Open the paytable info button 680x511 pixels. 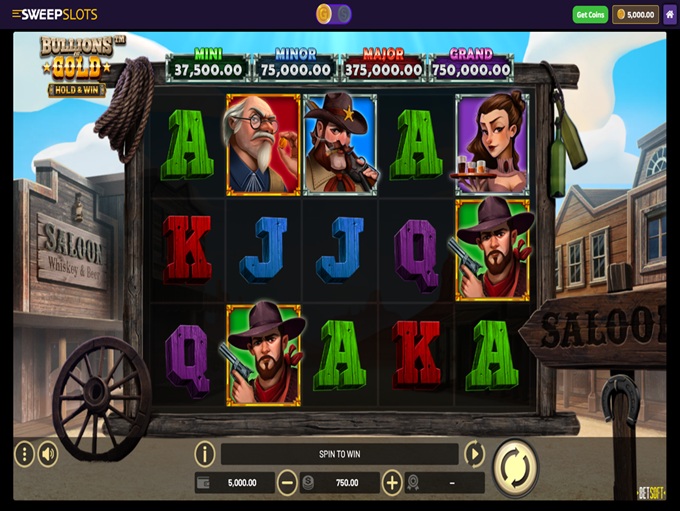pos(205,454)
